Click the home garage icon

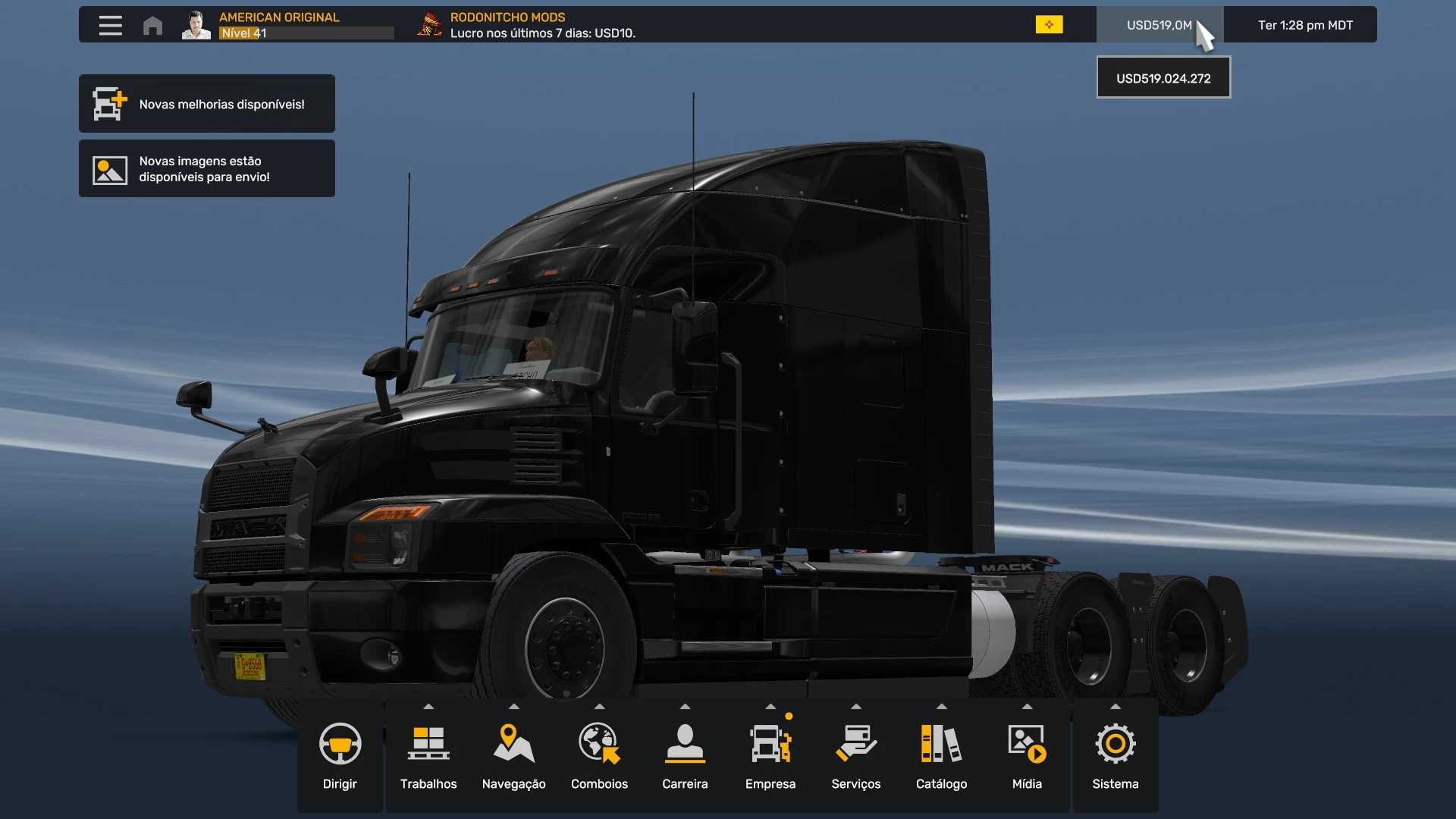152,26
